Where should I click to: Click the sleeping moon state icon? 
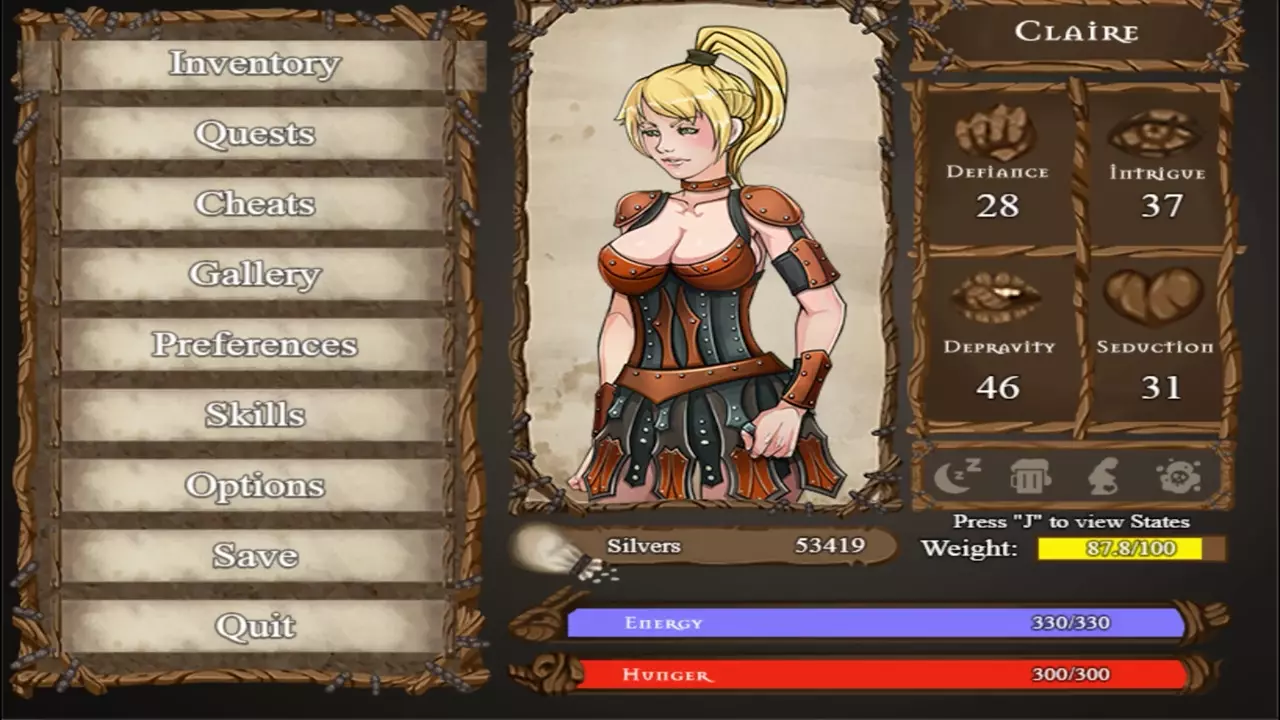point(957,476)
